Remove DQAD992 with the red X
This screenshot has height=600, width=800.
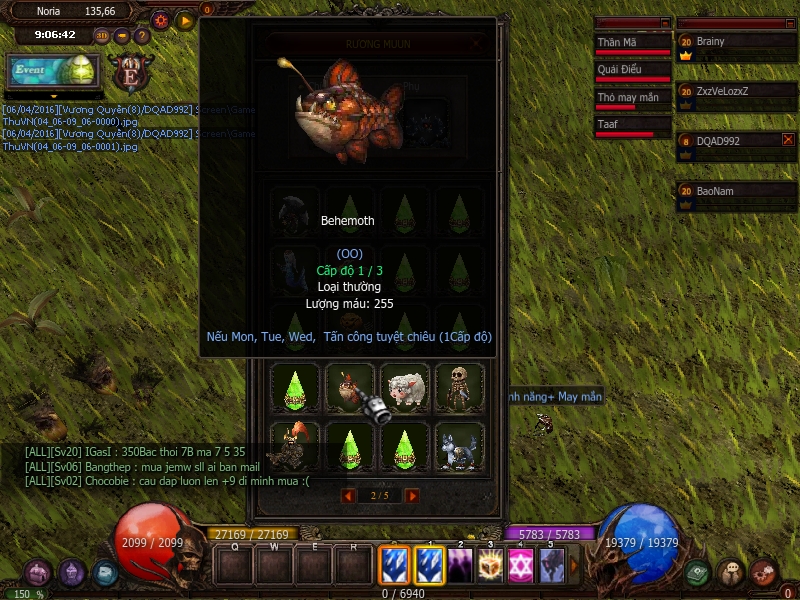(788, 140)
